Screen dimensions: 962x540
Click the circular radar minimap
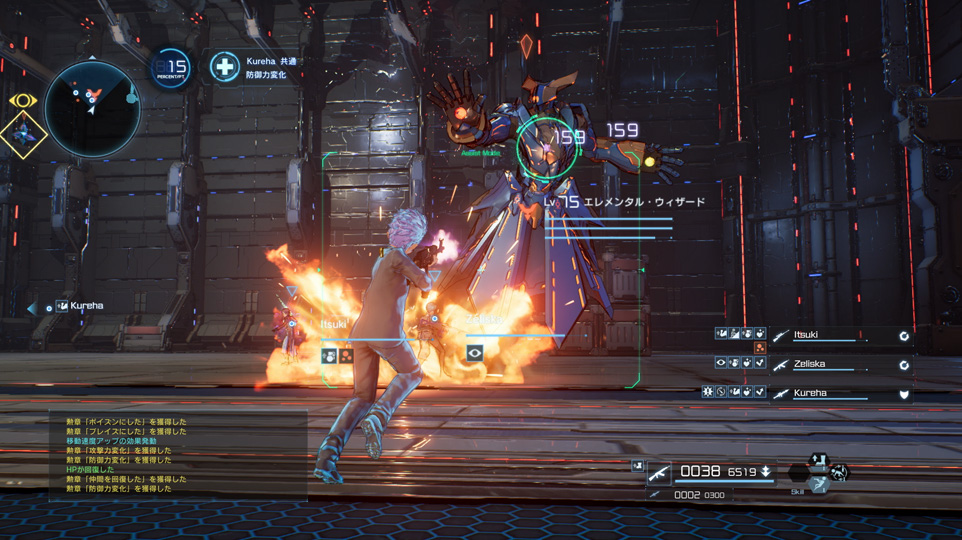(92, 109)
